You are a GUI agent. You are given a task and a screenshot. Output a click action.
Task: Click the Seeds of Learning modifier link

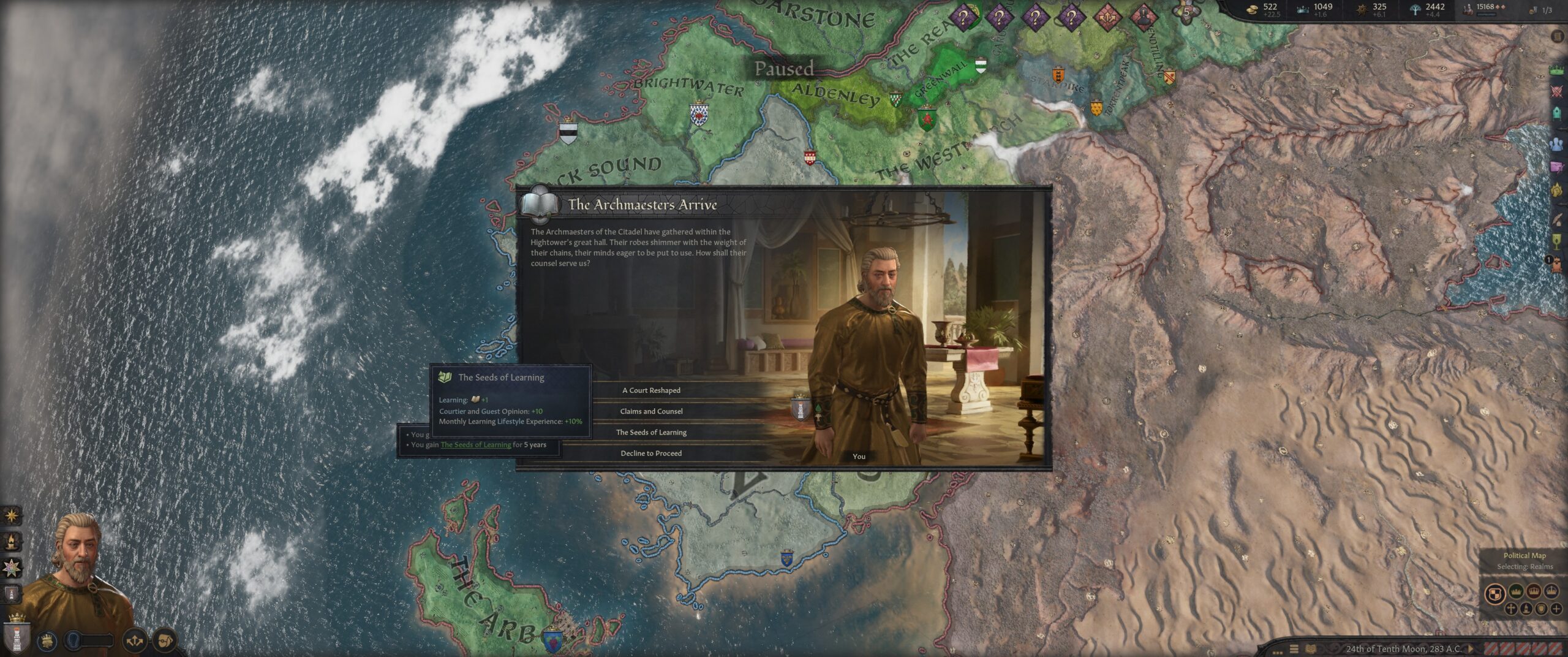(x=475, y=445)
